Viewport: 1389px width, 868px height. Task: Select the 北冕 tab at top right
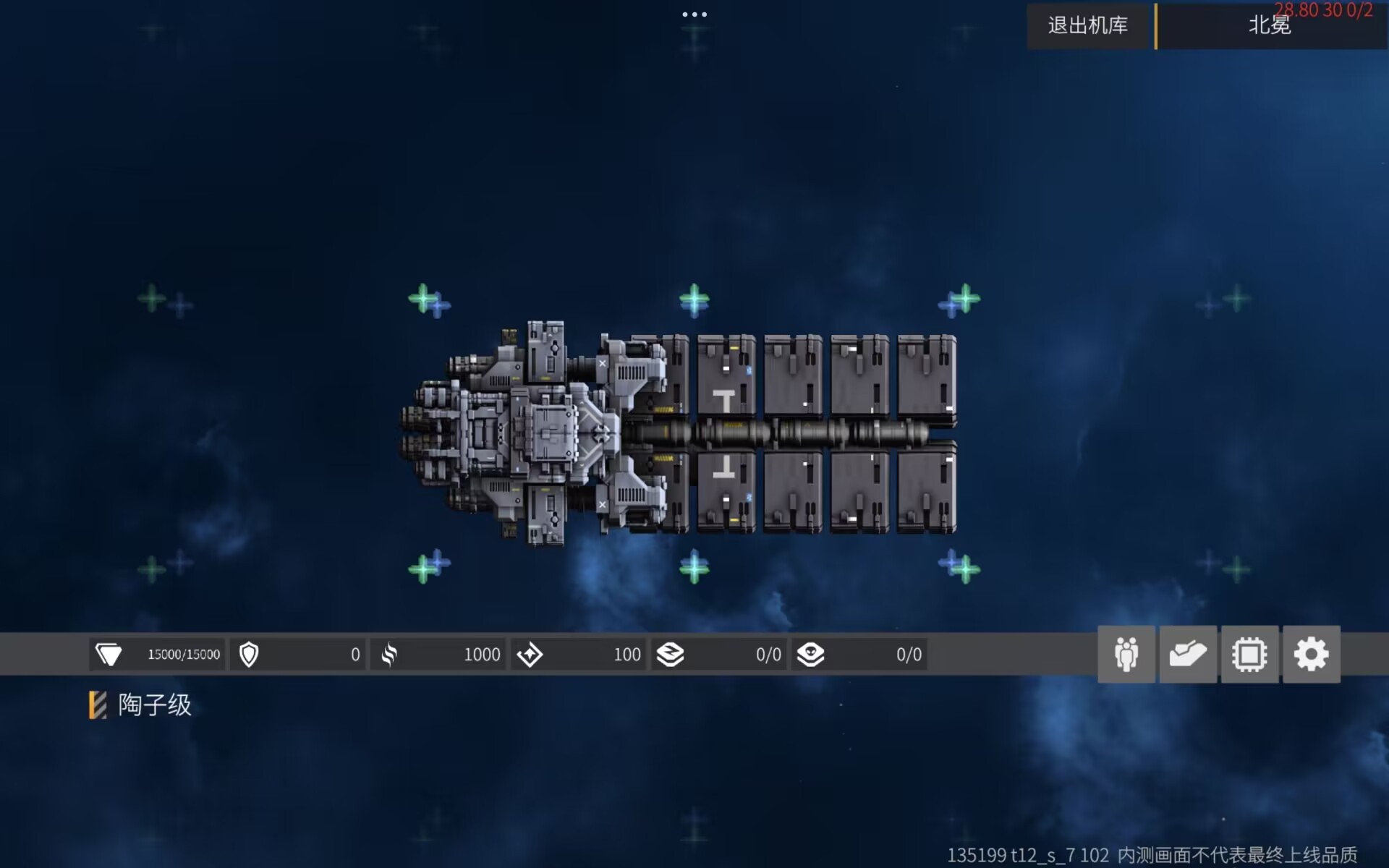tap(1270, 26)
